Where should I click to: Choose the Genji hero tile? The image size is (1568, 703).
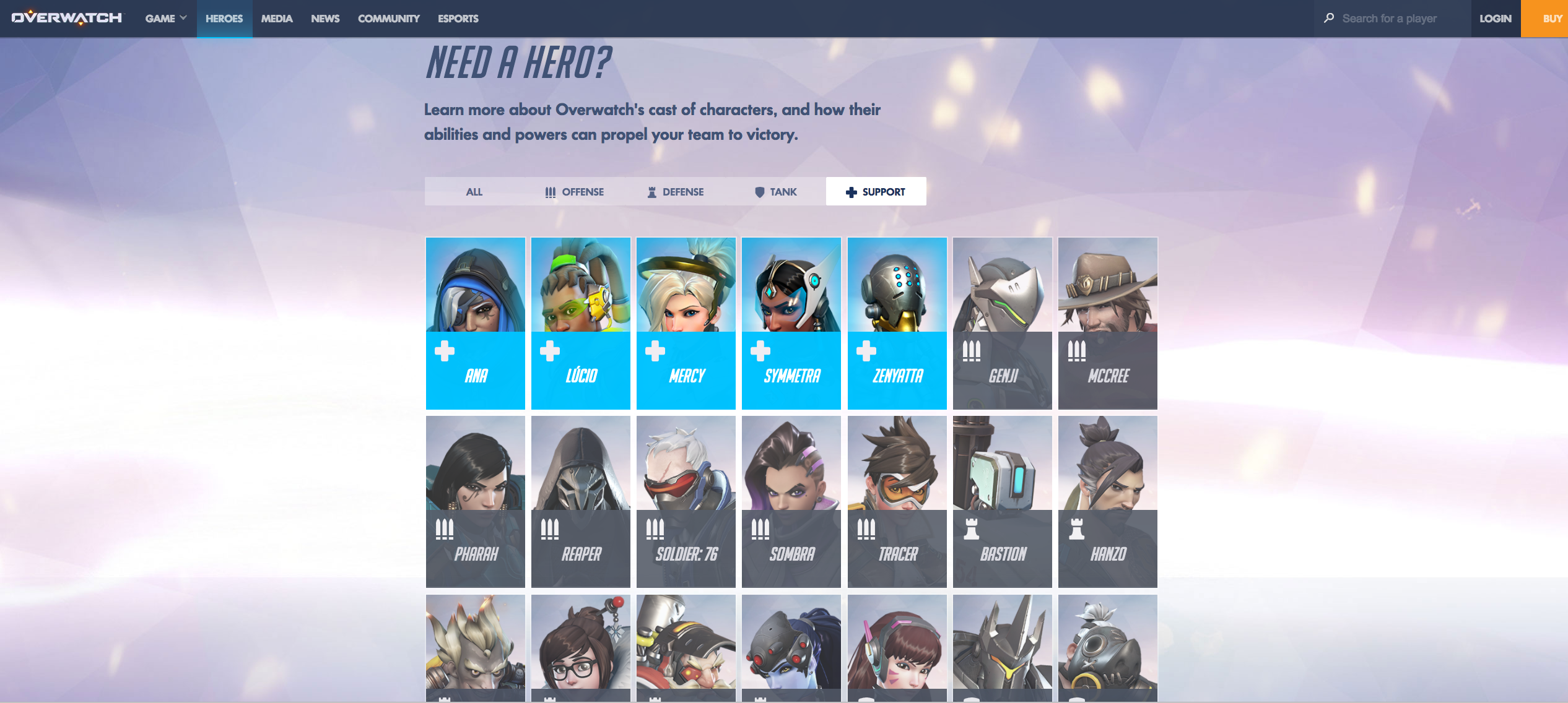click(x=1003, y=323)
